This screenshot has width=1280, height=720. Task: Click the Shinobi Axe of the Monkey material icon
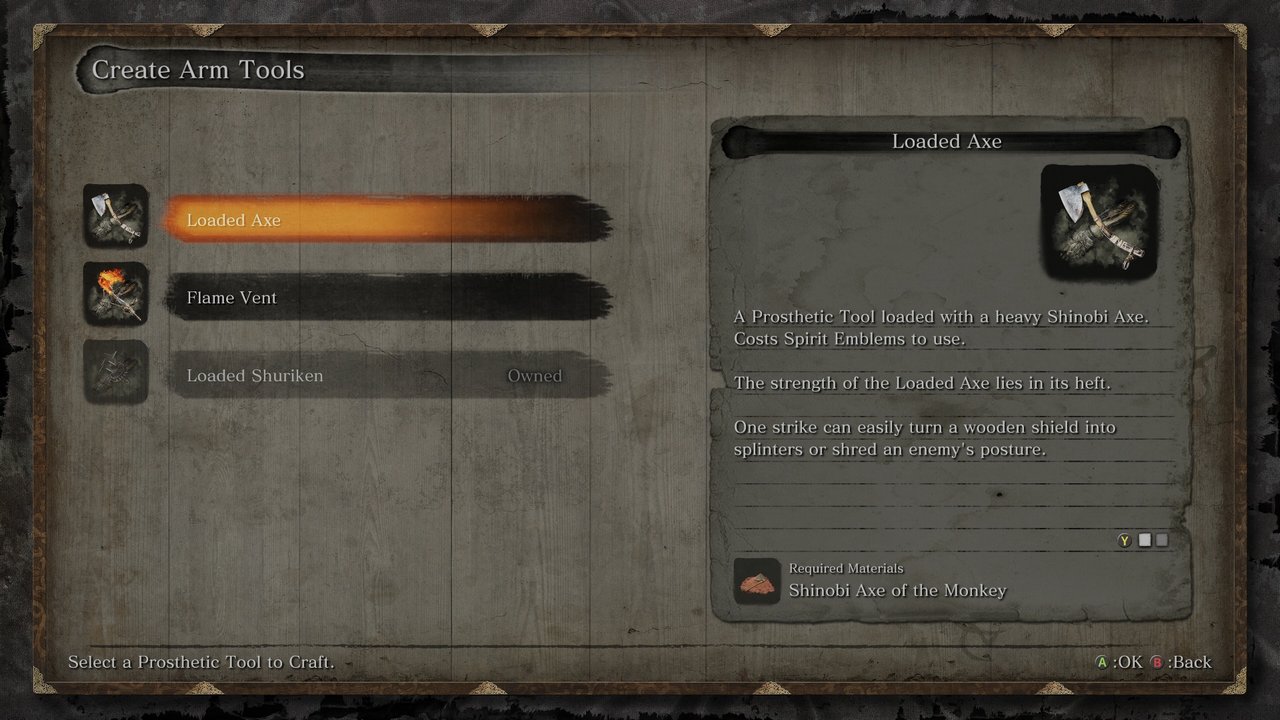pyautogui.click(x=757, y=580)
